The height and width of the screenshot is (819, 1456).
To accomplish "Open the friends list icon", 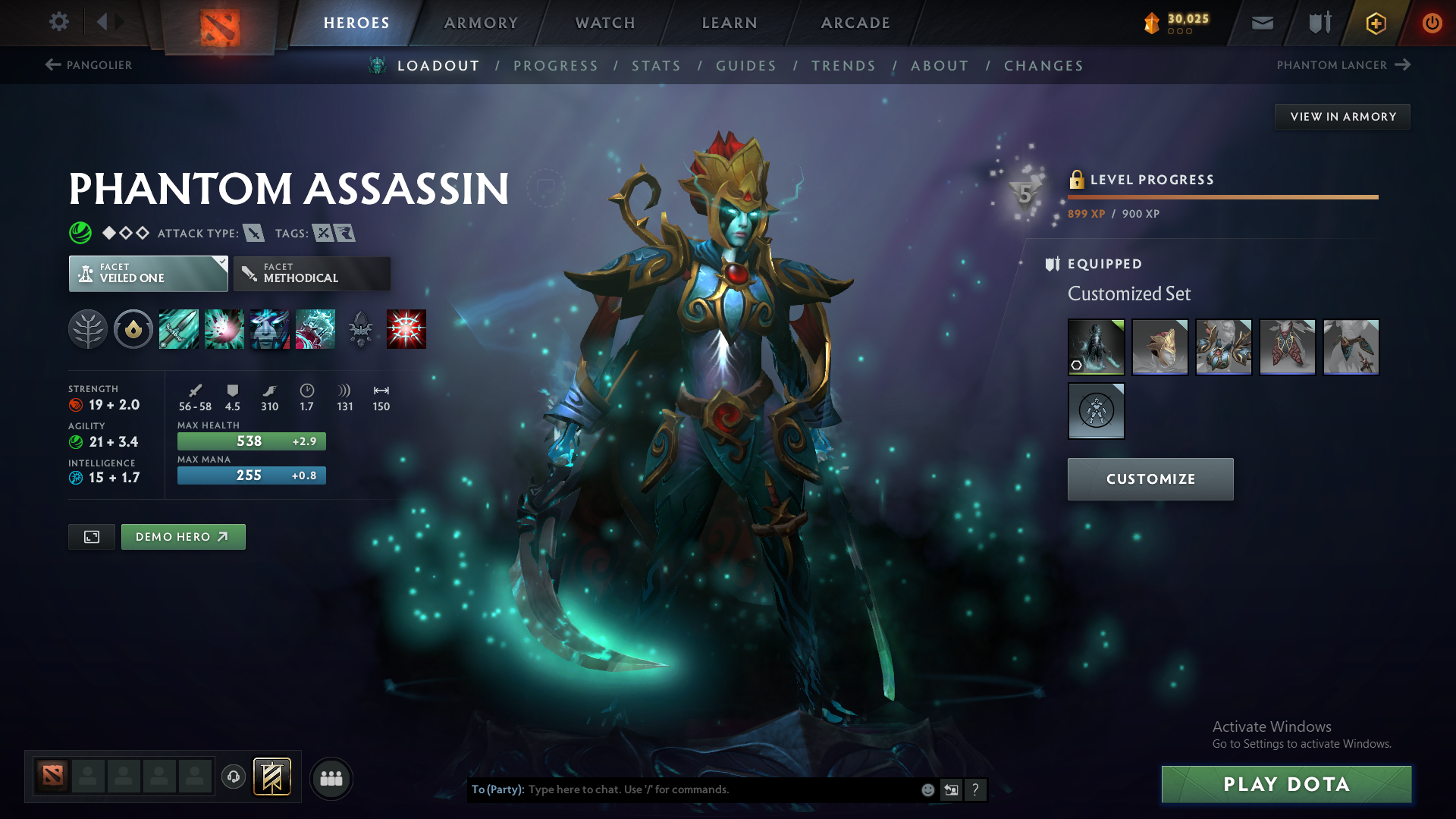I will [x=331, y=778].
